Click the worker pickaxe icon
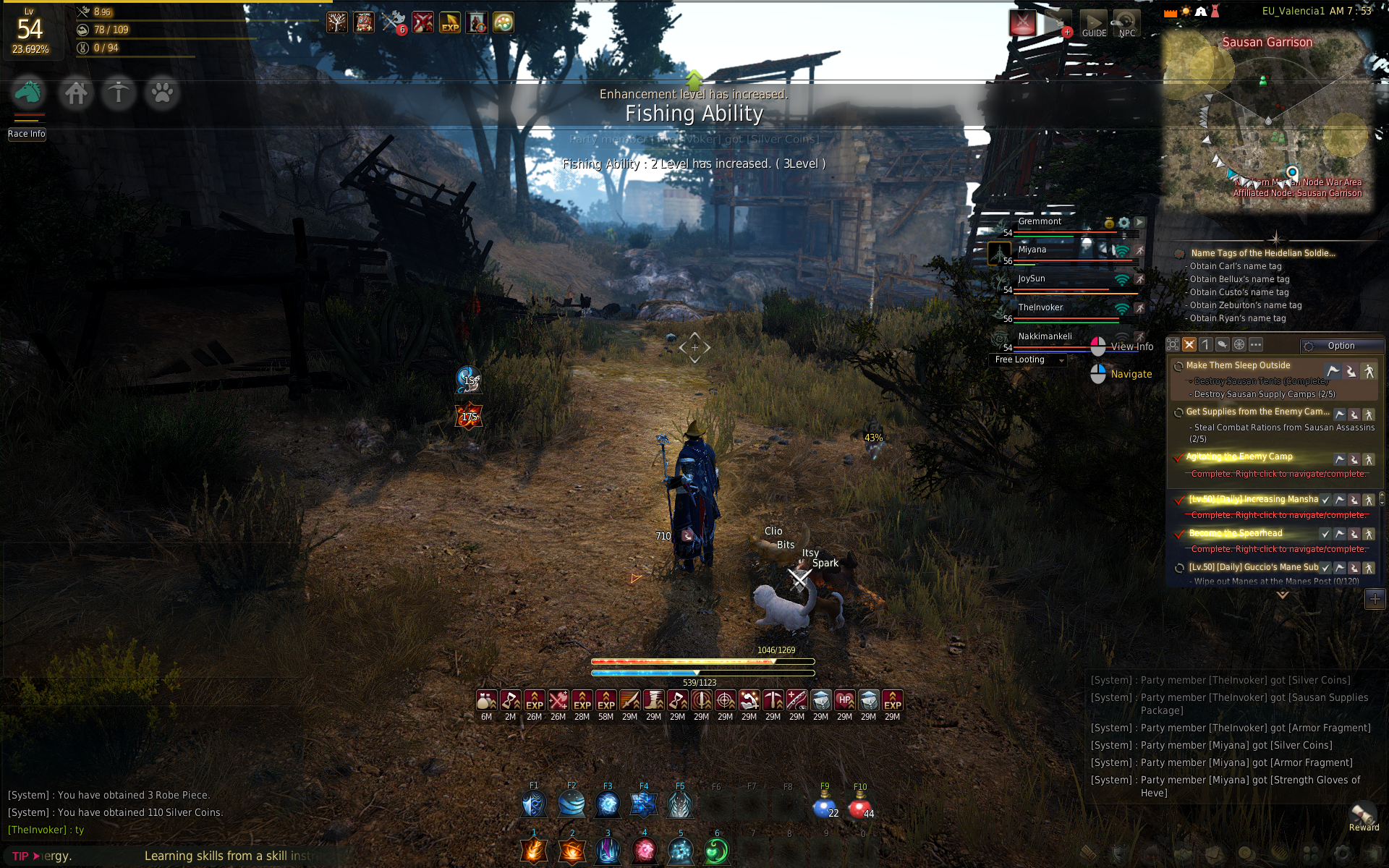The image size is (1389, 868). [x=119, y=93]
